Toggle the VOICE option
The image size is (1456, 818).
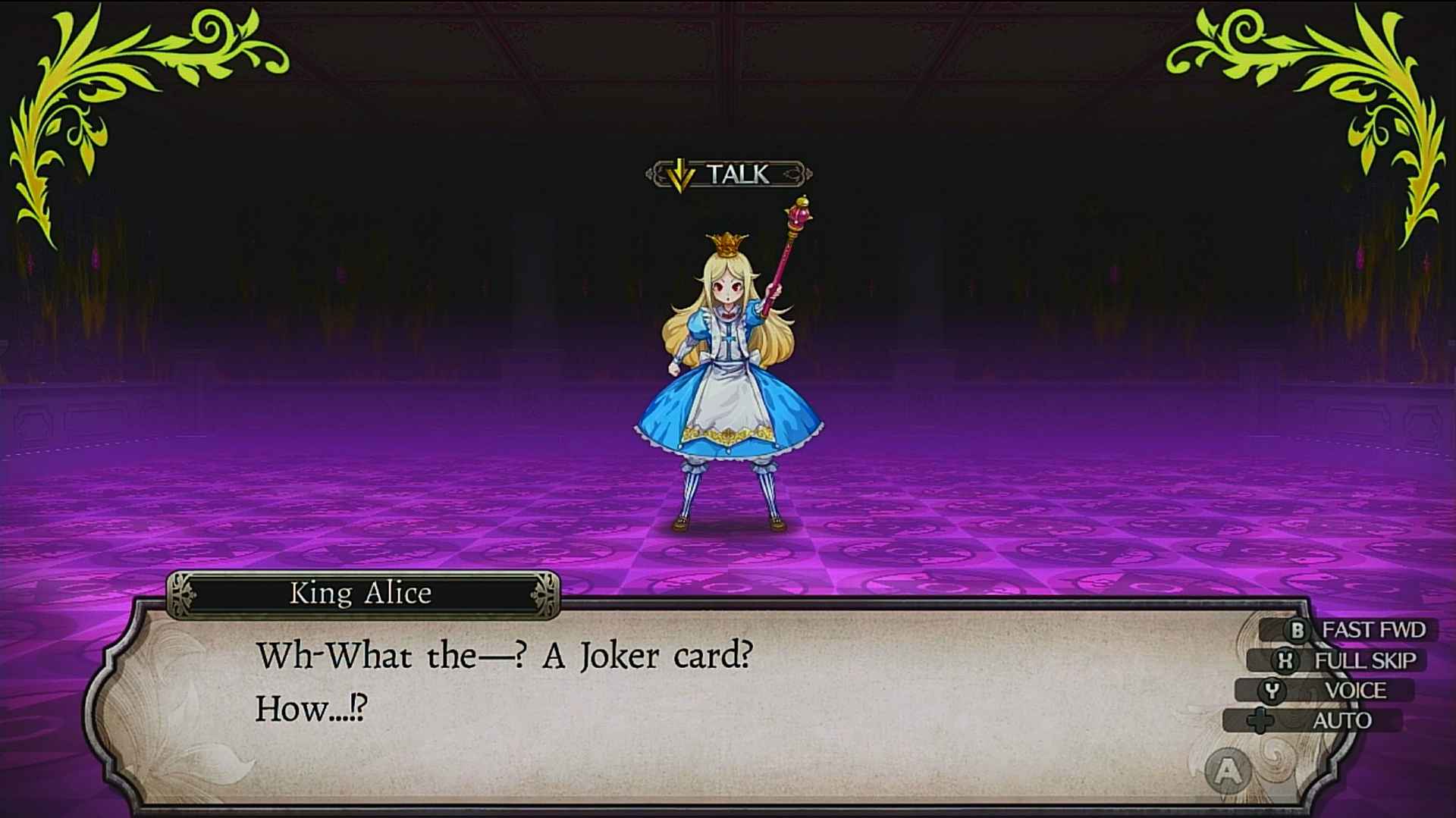tap(1336, 691)
